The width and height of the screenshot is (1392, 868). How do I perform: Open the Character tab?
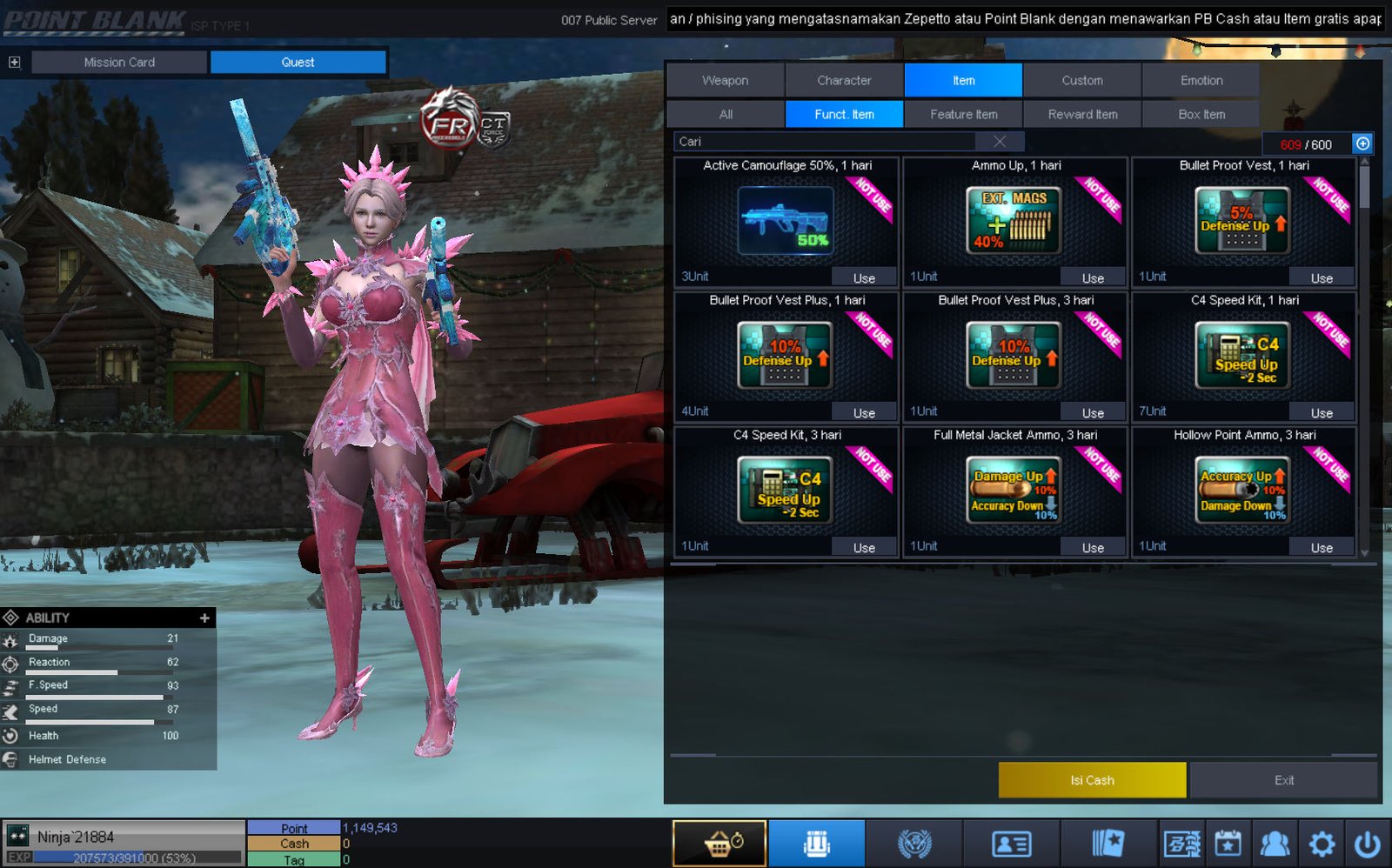pos(844,80)
